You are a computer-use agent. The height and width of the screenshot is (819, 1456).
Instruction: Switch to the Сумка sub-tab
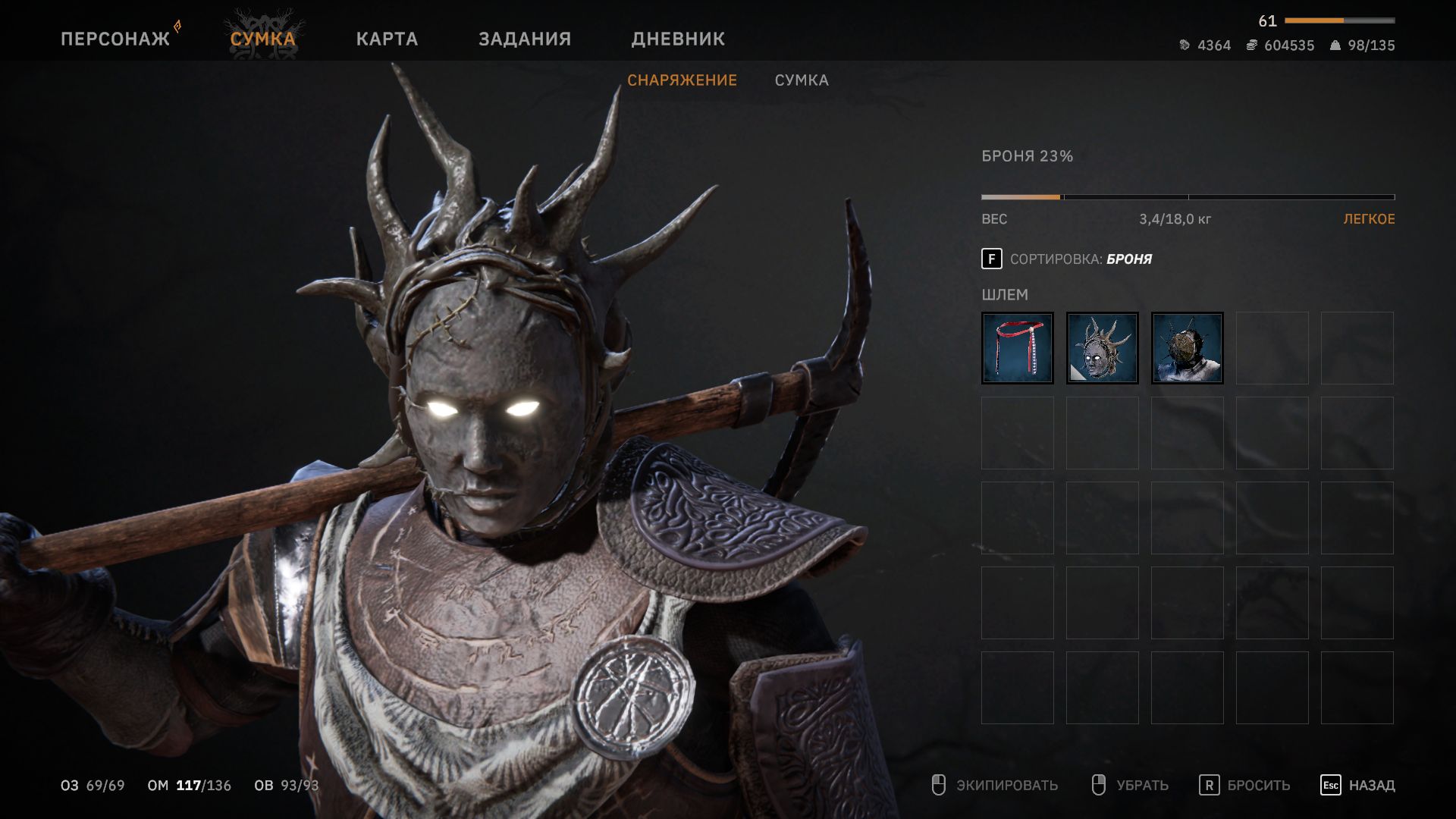802,80
